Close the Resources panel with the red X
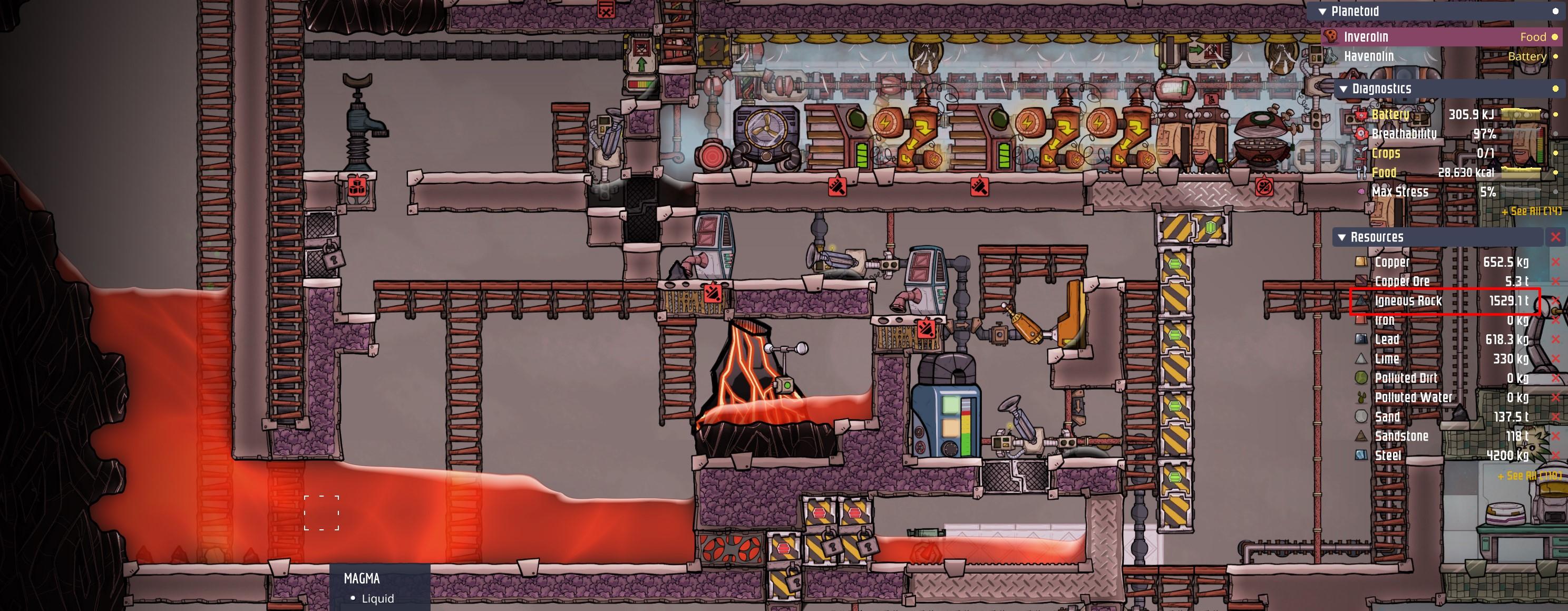The image size is (1568, 611). [1556, 237]
